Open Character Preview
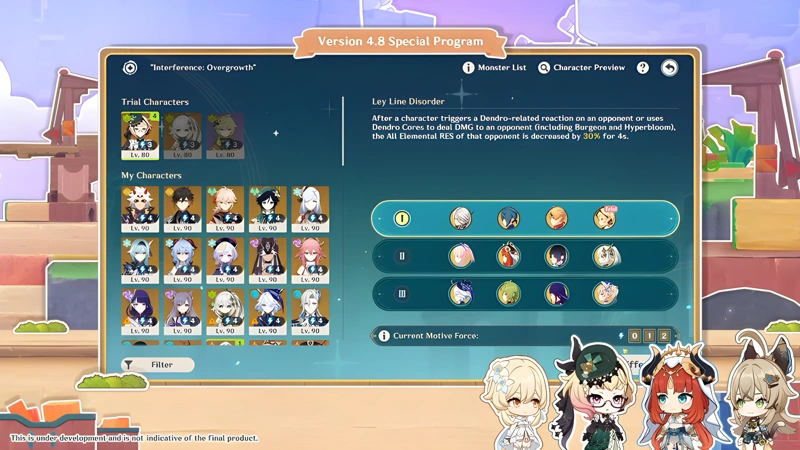The image size is (800, 450). click(x=581, y=68)
